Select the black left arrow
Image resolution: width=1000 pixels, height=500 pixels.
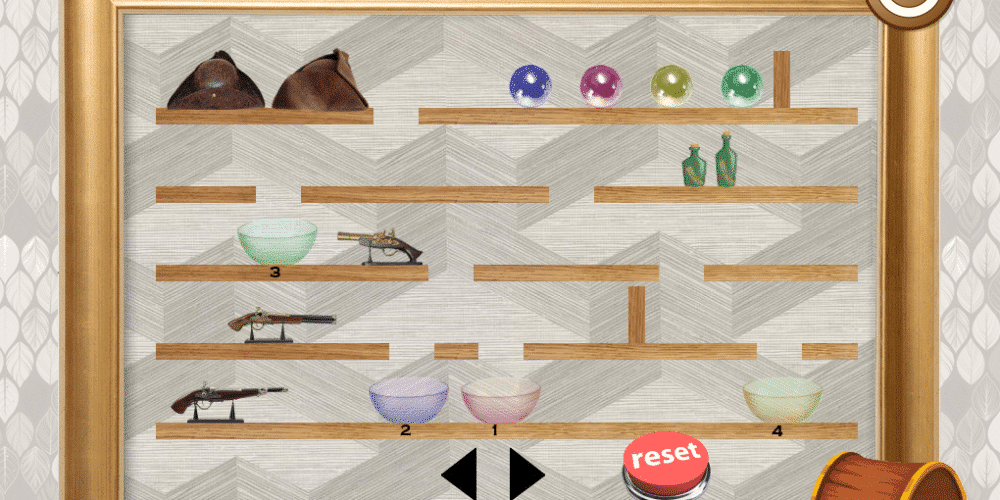[460, 474]
